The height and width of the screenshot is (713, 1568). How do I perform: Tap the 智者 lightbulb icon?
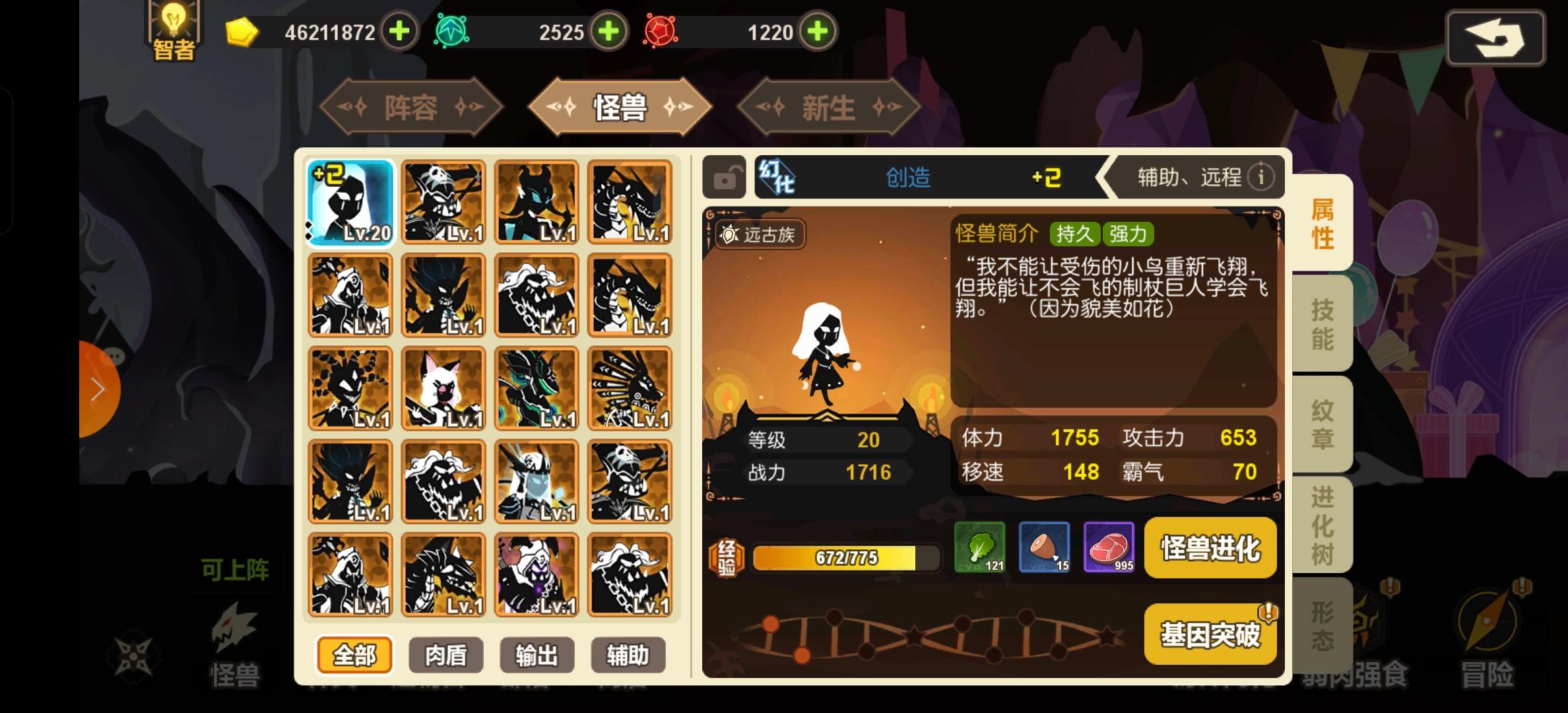(172, 26)
